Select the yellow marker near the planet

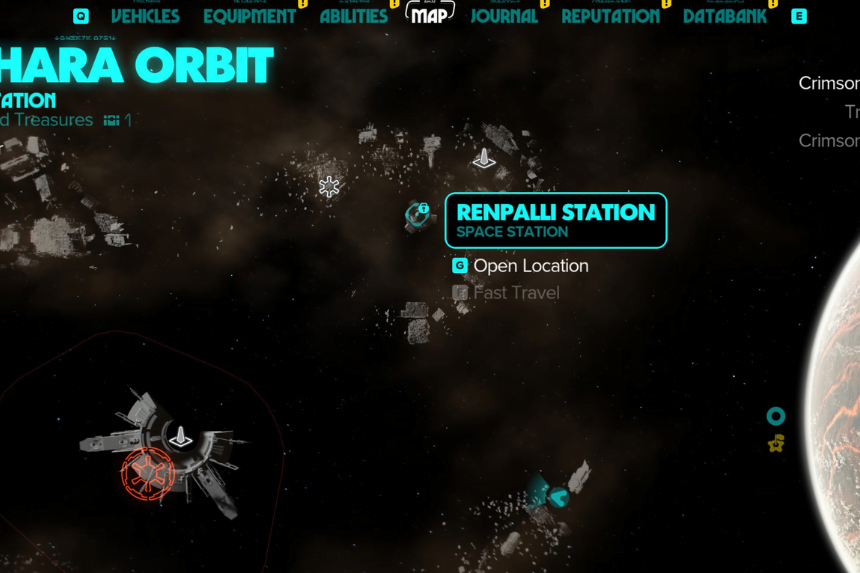[775, 443]
